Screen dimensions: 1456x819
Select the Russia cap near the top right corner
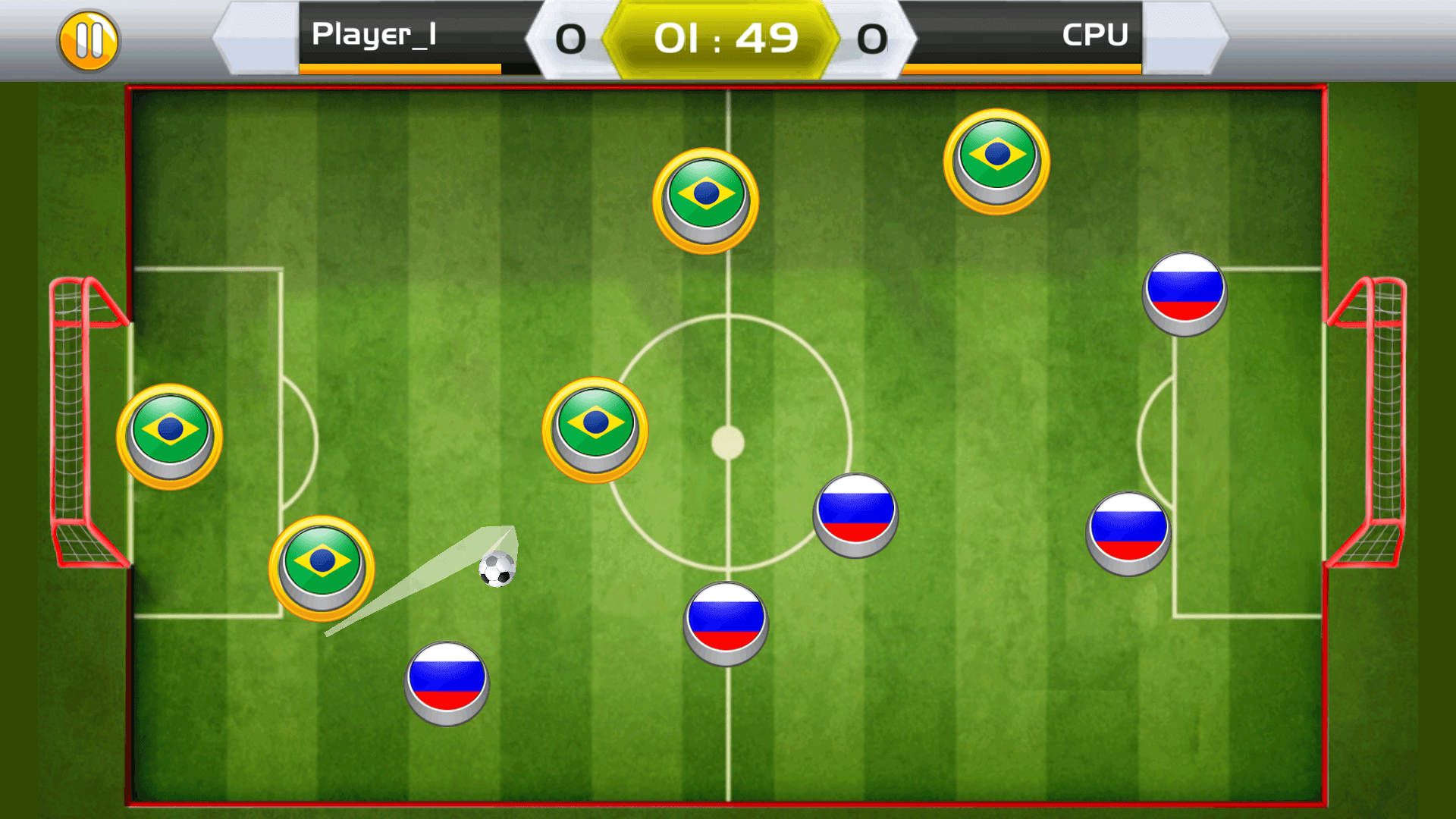[x=1185, y=296]
